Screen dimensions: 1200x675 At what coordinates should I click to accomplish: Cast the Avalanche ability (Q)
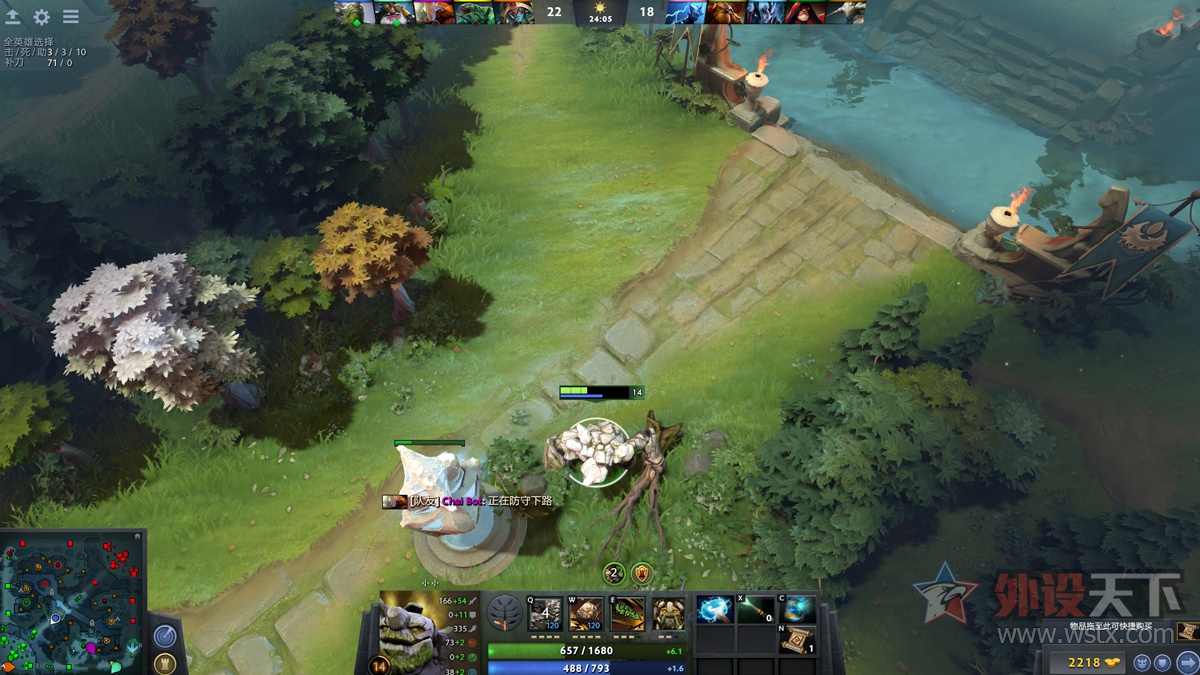click(545, 614)
